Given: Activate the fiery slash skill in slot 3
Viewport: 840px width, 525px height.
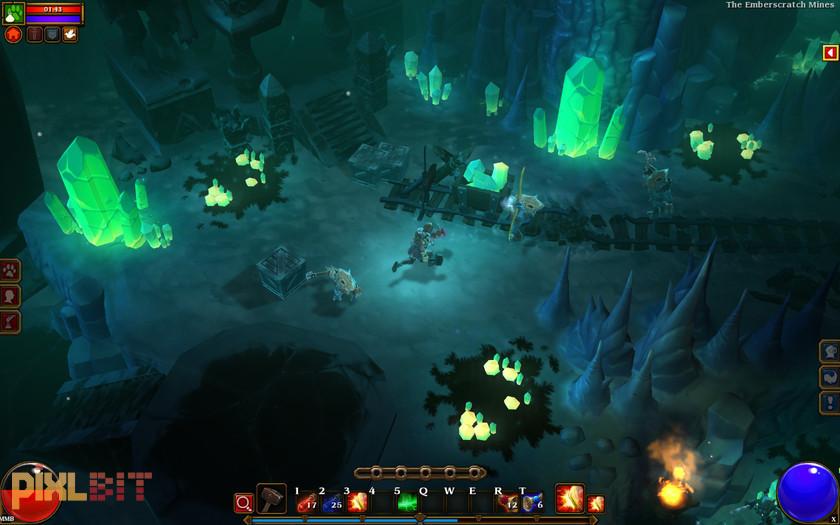Looking at the screenshot, I should pyautogui.click(x=356, y=502).
